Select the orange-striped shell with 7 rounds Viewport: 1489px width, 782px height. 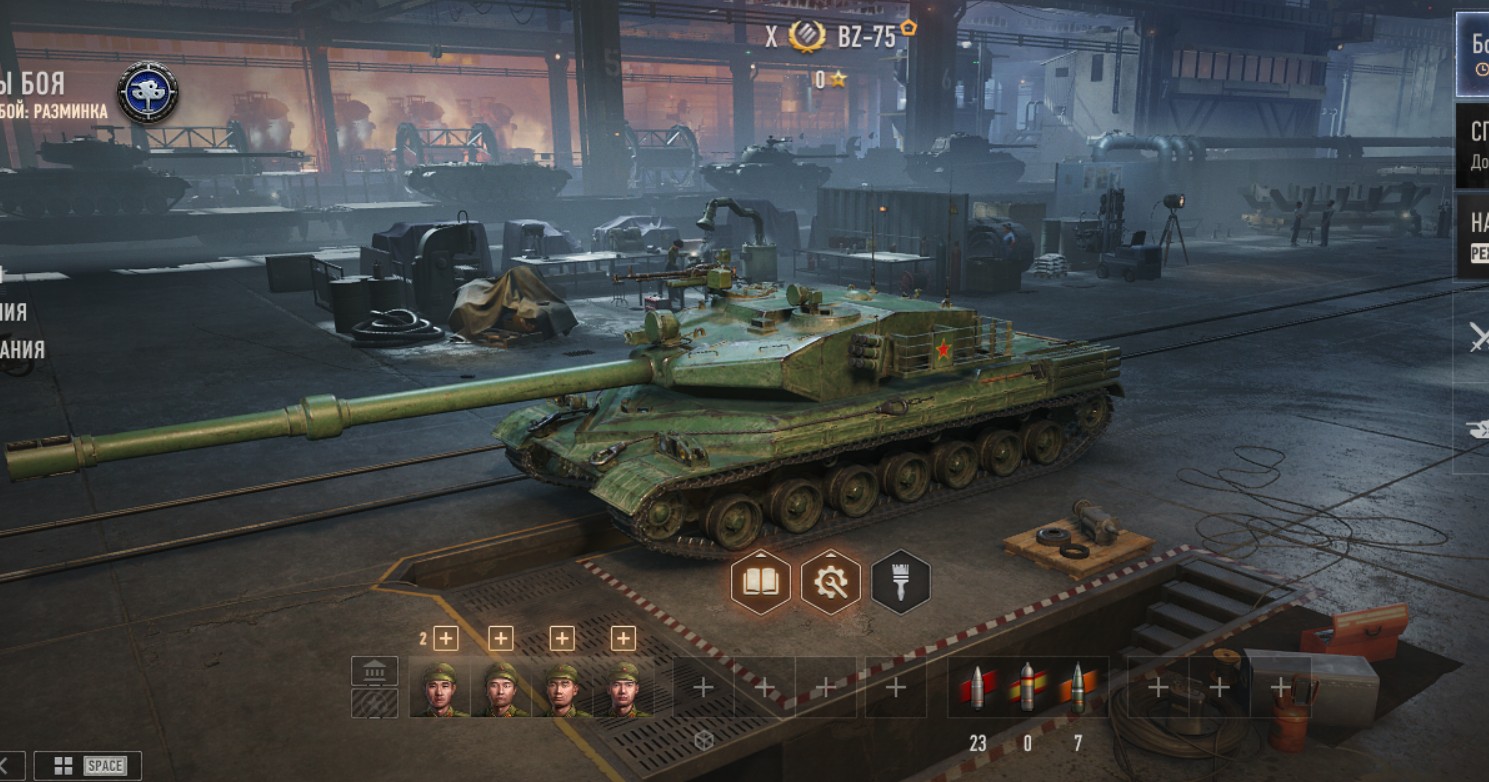(x=1077, y=688)
